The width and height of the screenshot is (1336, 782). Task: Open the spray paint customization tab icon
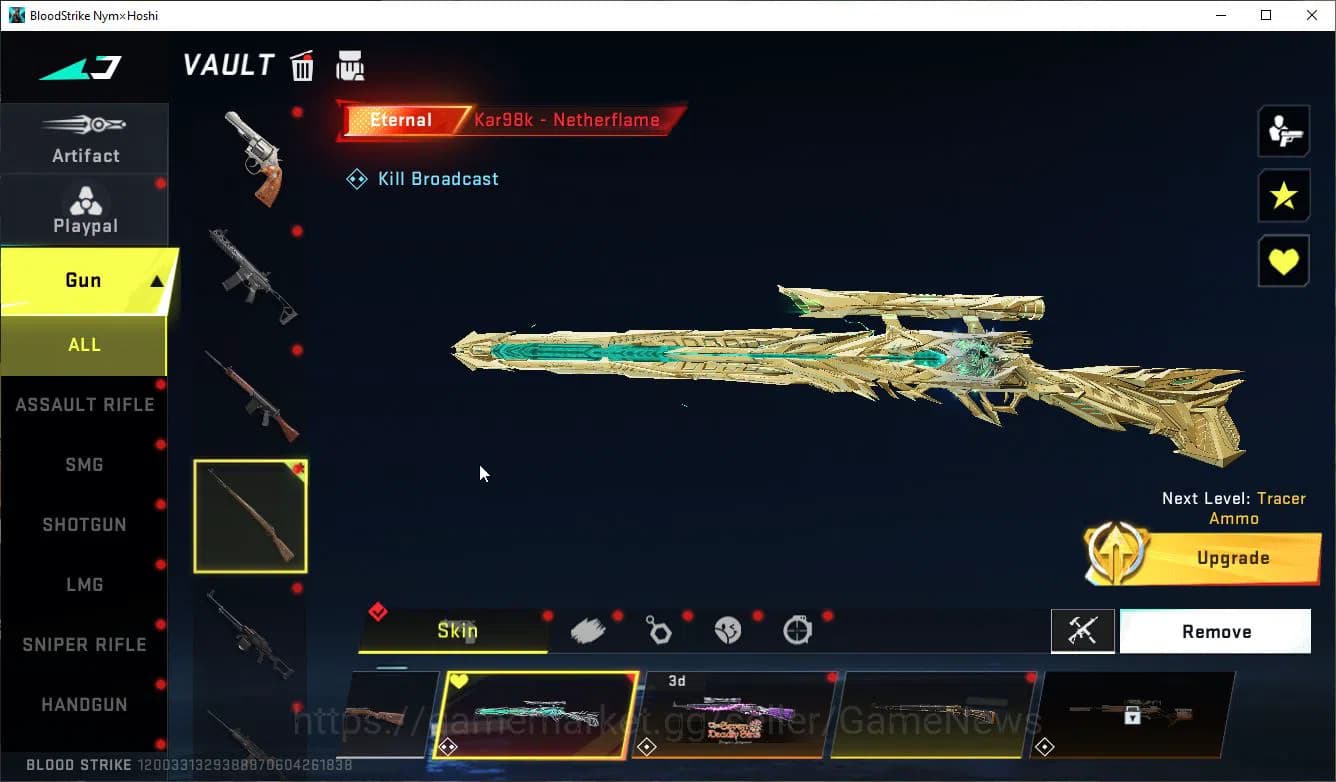[588, 629]
